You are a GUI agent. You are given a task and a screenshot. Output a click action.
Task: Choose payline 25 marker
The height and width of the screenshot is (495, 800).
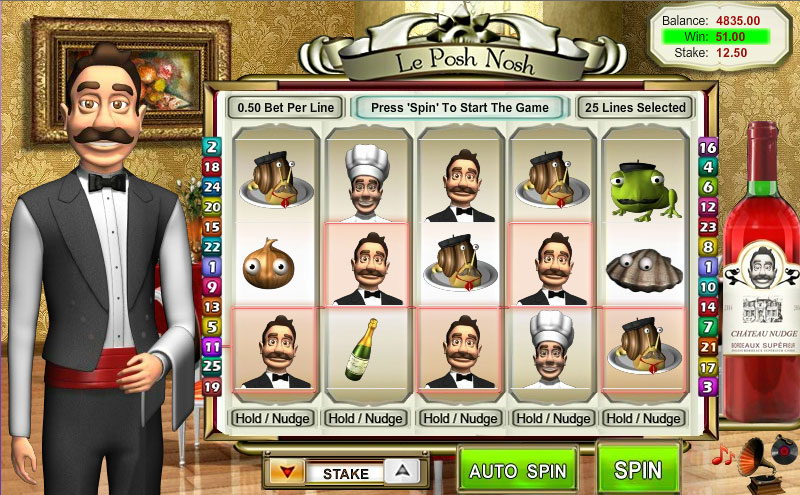212,366
